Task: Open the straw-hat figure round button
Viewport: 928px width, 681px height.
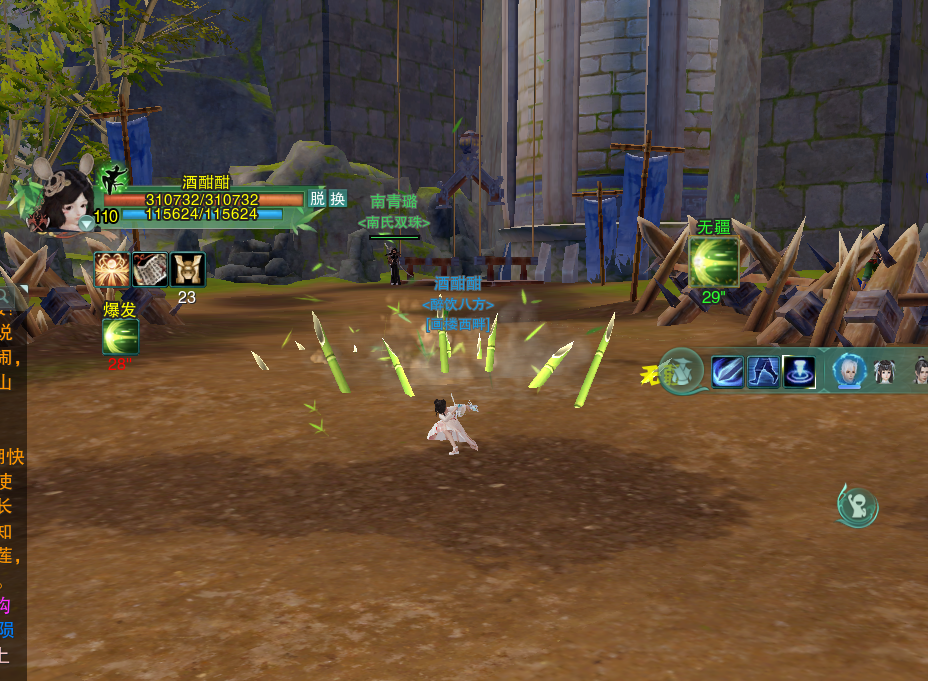Action: [682, 372]
